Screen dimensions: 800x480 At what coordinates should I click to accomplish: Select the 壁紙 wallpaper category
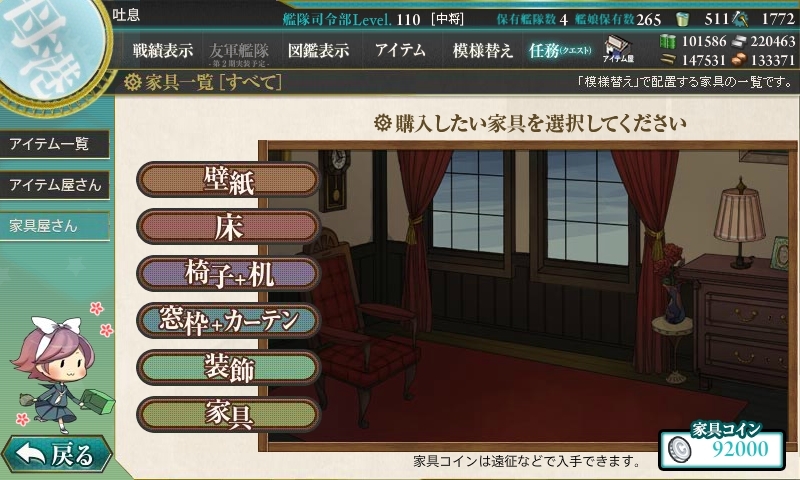(228, 180)
